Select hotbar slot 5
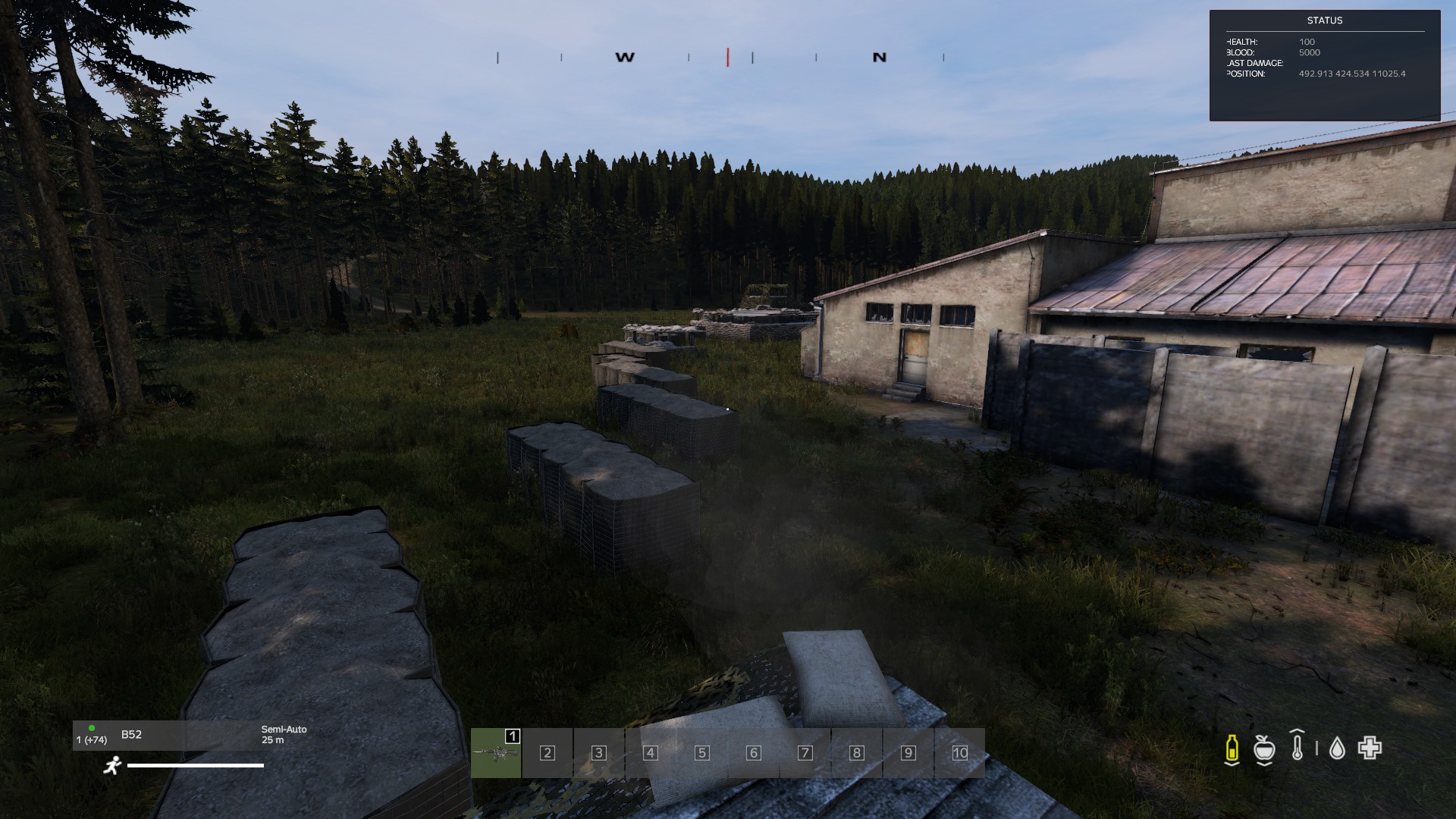The width and height of the screenshot is (1456, 819). tap(701, 753)
